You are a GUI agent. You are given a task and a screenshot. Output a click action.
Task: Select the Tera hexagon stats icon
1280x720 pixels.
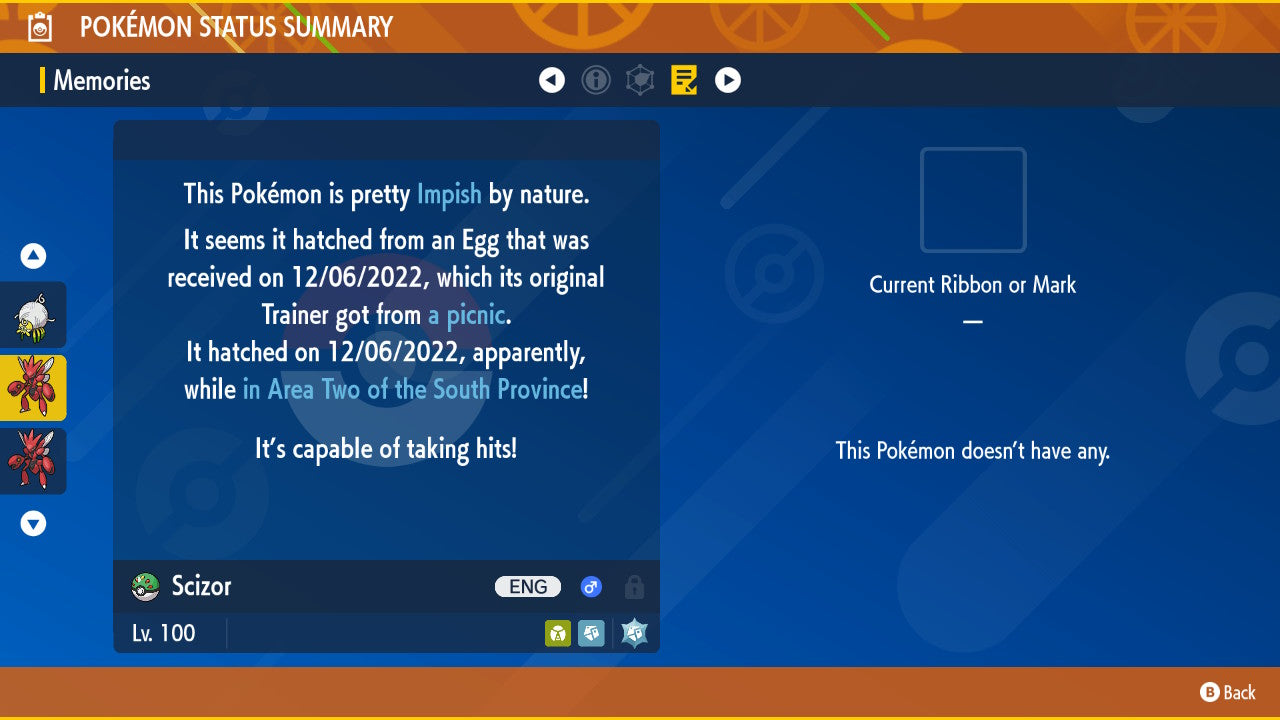[x=640, y=80]
